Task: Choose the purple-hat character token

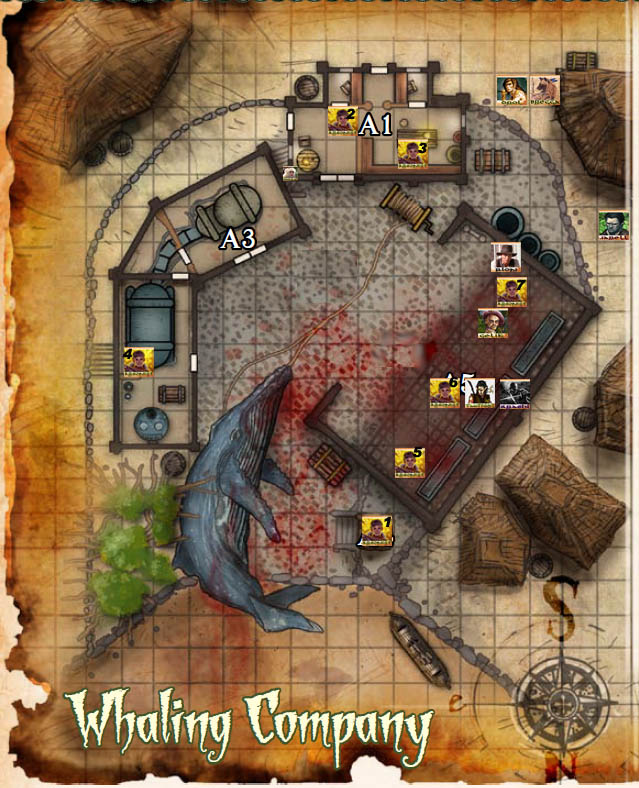Action: click(492, 324)
